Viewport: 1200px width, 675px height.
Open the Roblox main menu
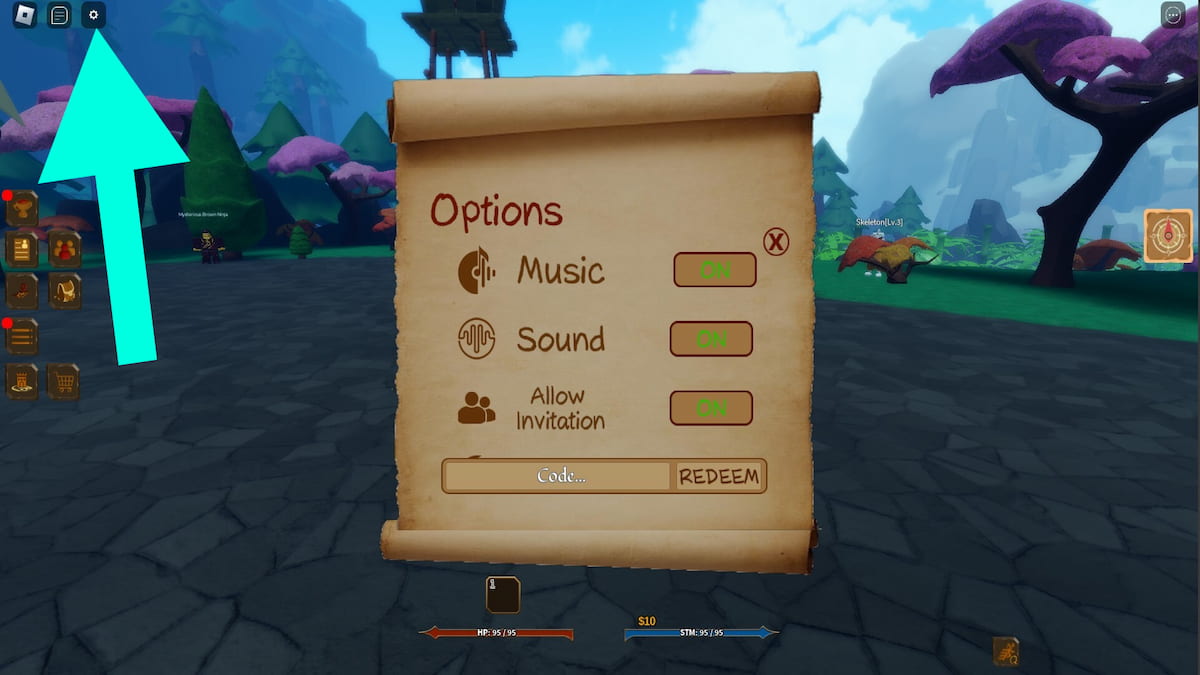pos(25,16)
